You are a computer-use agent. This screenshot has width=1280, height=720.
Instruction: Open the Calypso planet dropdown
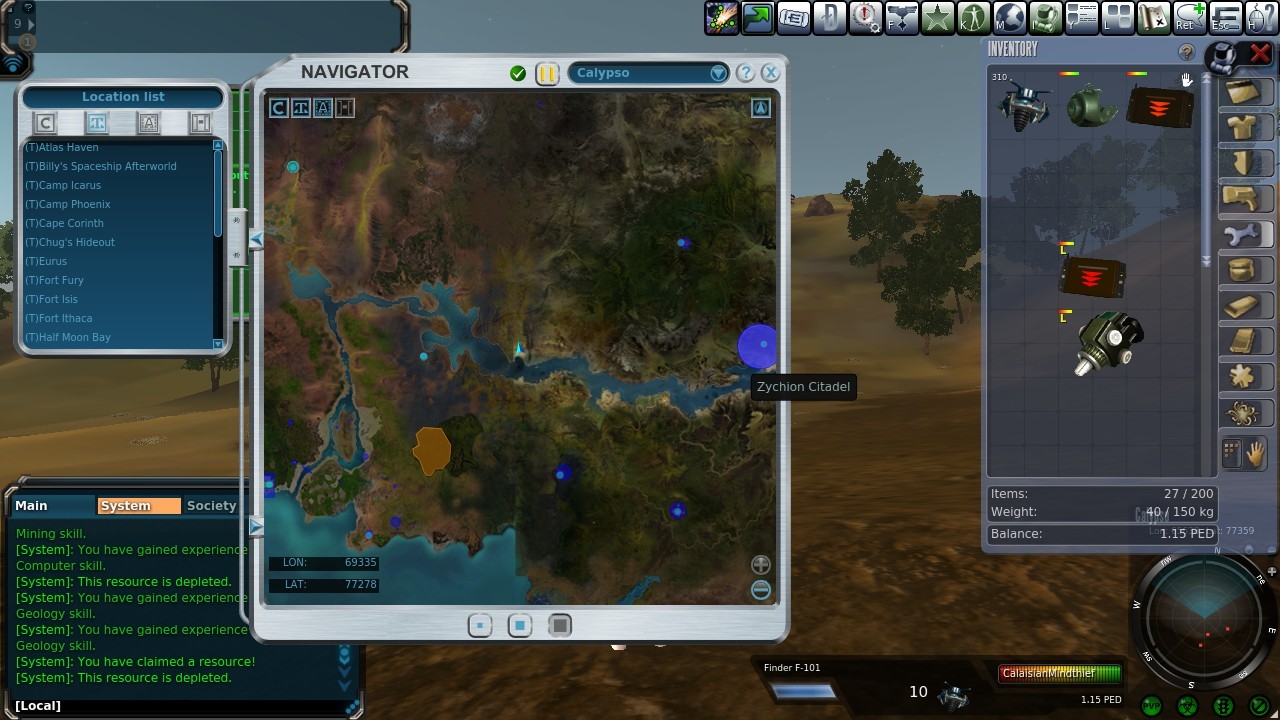(718, 73)
